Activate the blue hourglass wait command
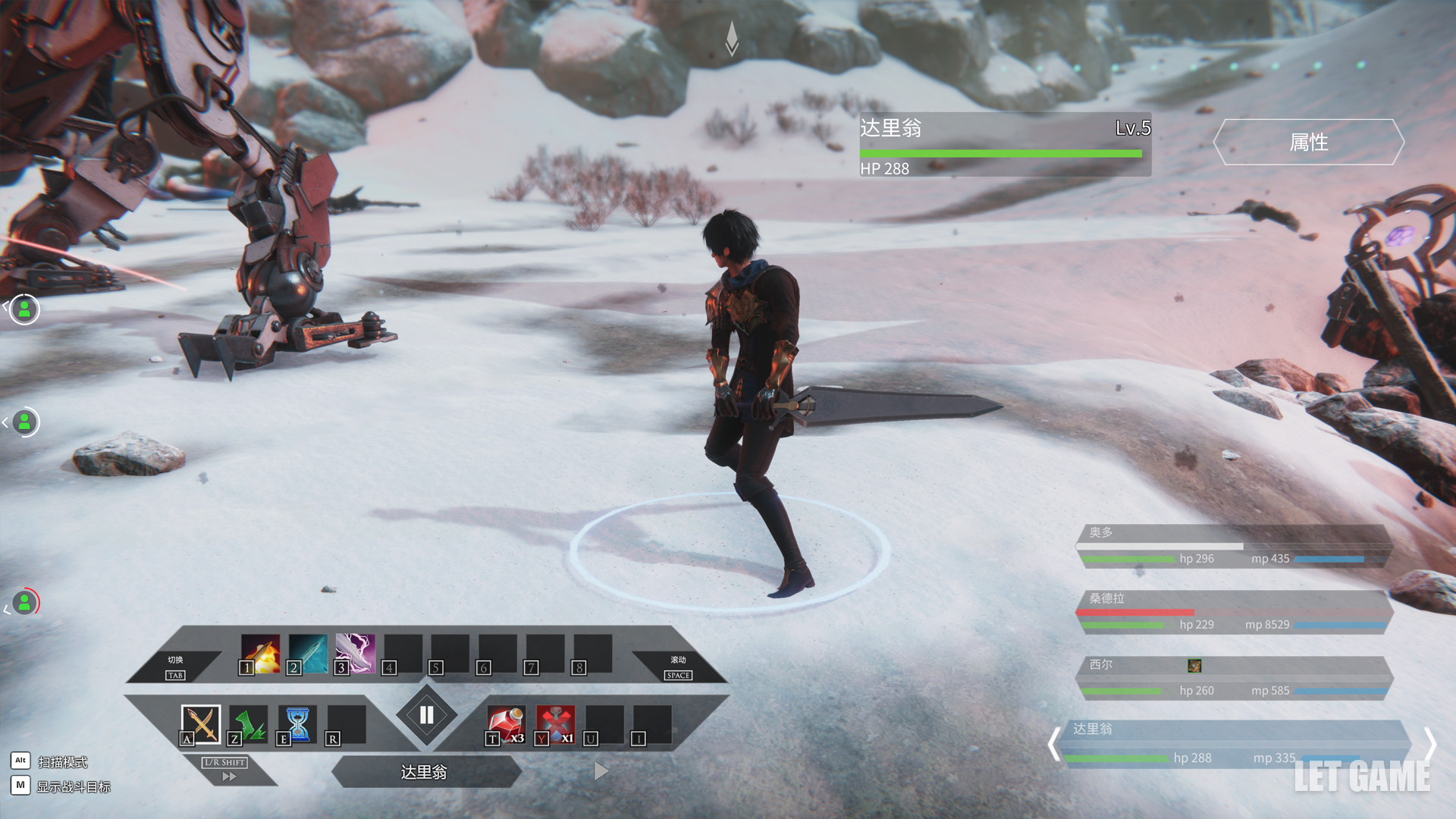This screenshot has height=819, width=1456. [297, 724]
